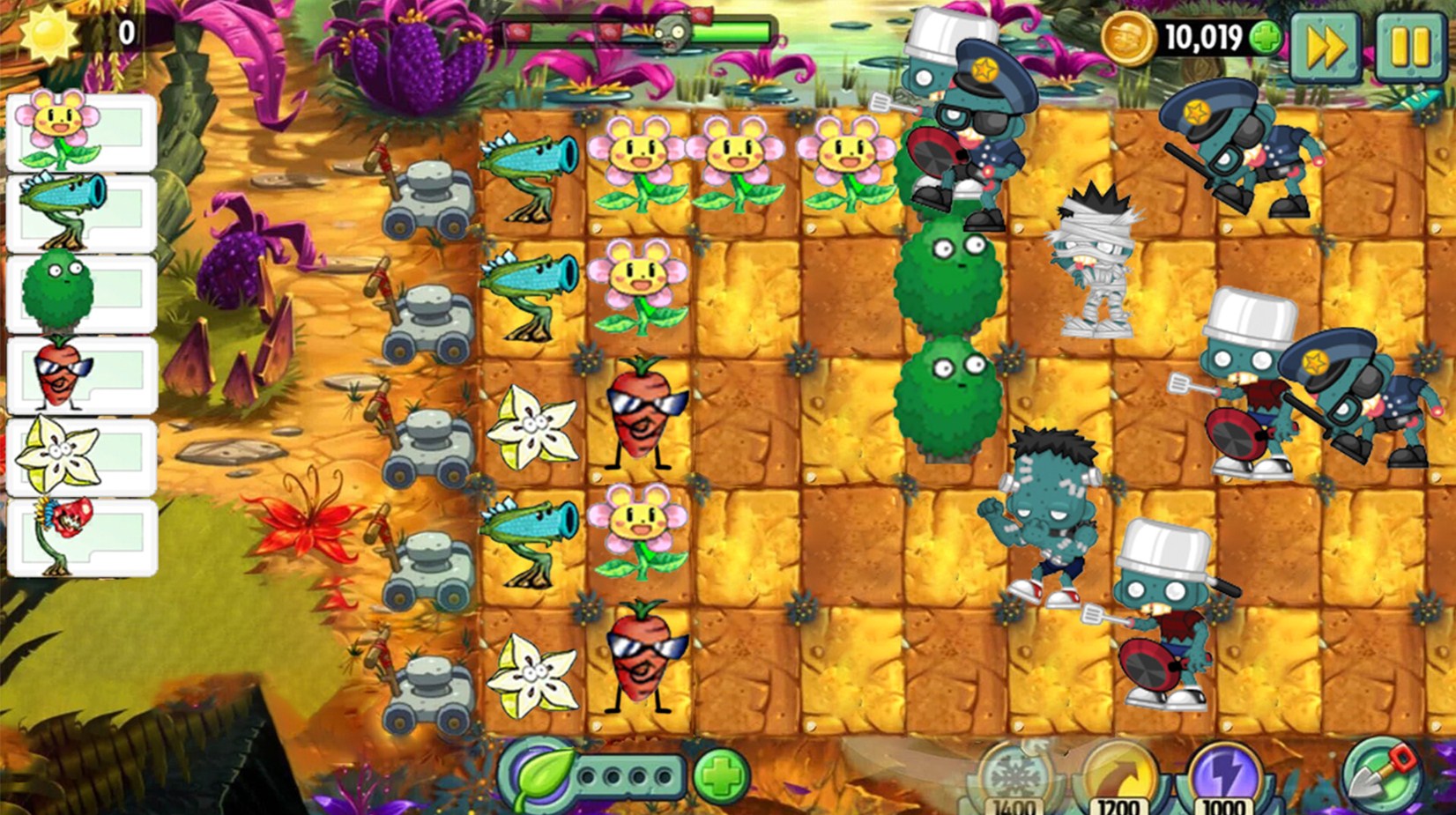Activate the plant food leaf icon

(x=540, y=776)
